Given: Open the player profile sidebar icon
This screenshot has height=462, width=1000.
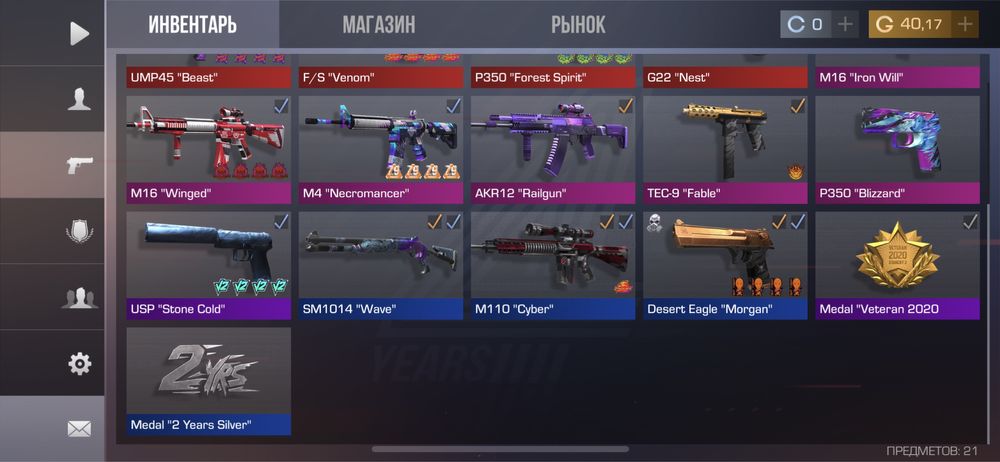Looking at the screenshot, I should tap(79, 99).
